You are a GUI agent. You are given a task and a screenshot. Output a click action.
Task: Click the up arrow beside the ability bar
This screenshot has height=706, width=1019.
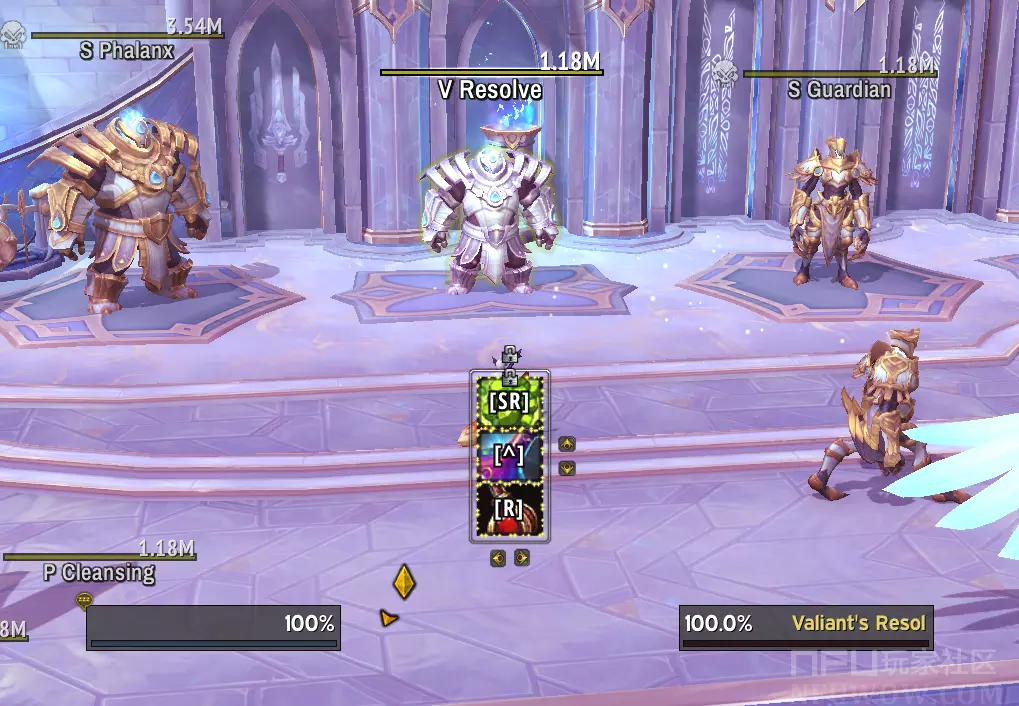tap(567, 444)
